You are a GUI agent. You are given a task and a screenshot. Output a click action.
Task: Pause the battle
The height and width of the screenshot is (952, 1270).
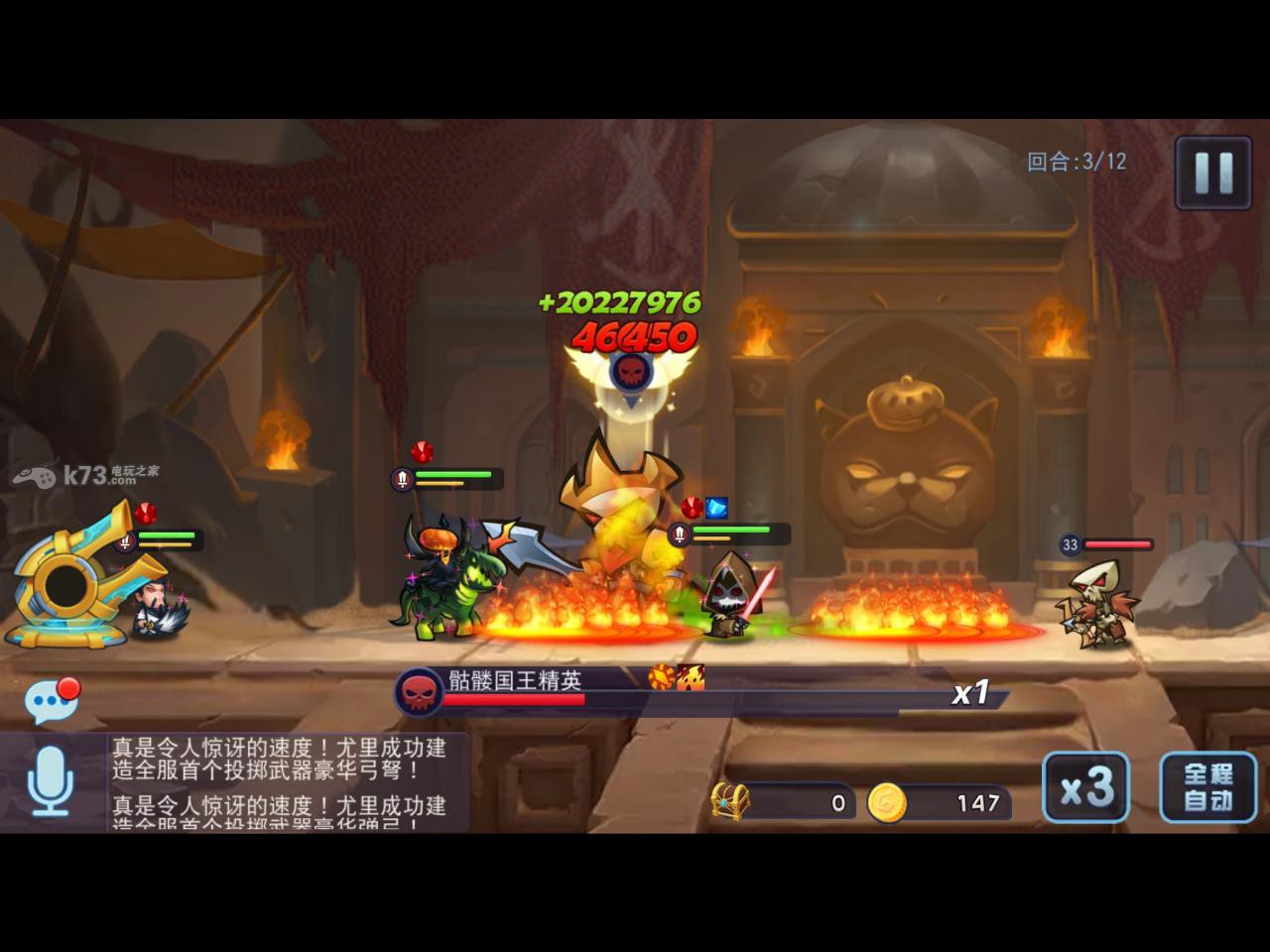(x=1212, y=173)
